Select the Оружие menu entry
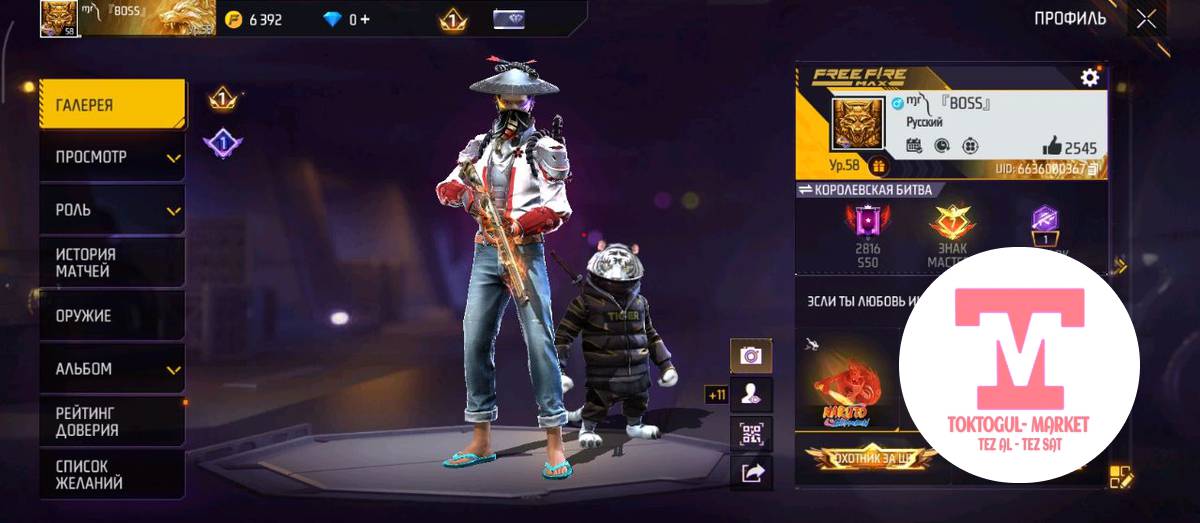This screenshot has width=1200, height=523. pyautogui.click(x=112, y=316)
